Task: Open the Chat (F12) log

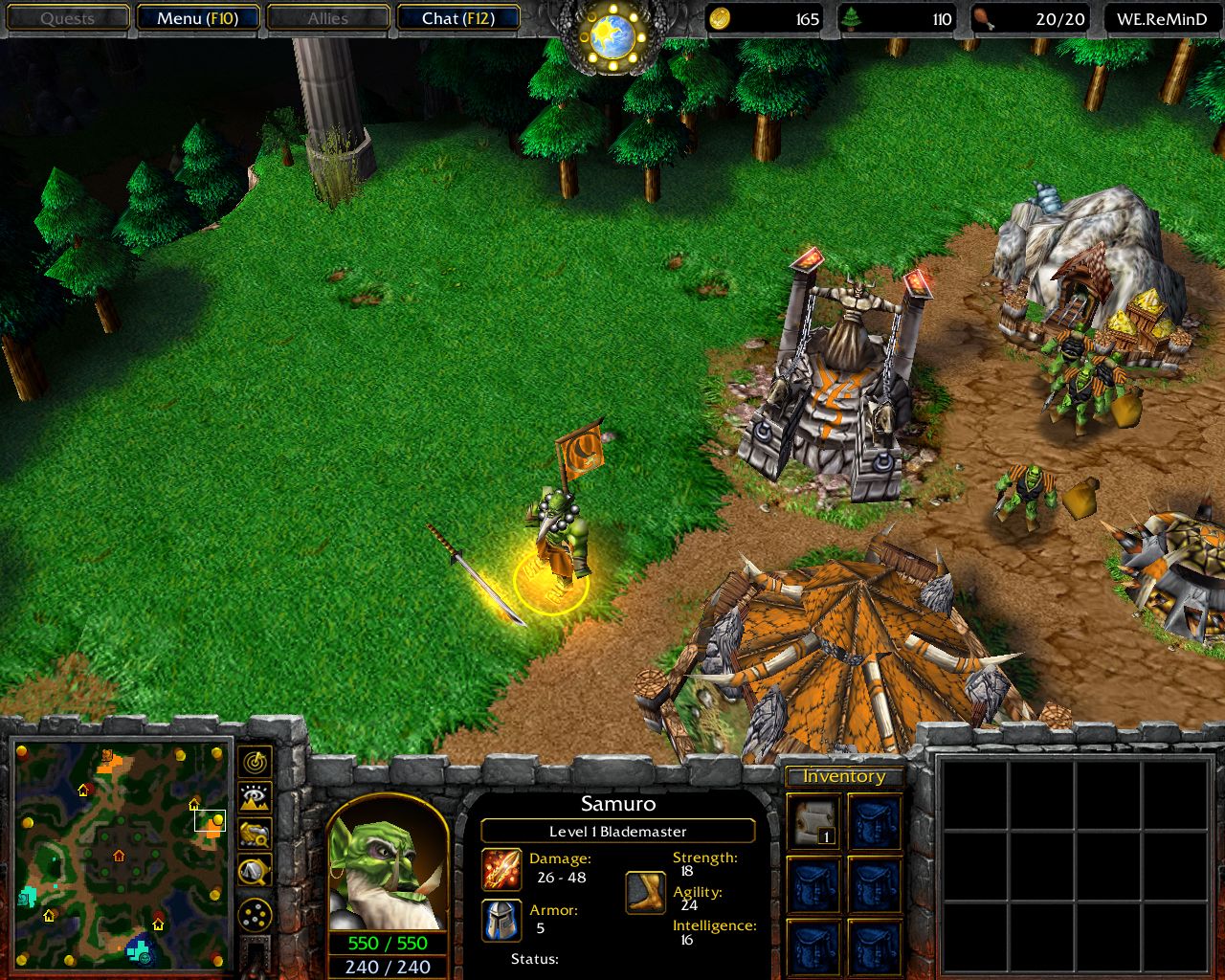Action: pyautogui.click(x=457, y=18)
